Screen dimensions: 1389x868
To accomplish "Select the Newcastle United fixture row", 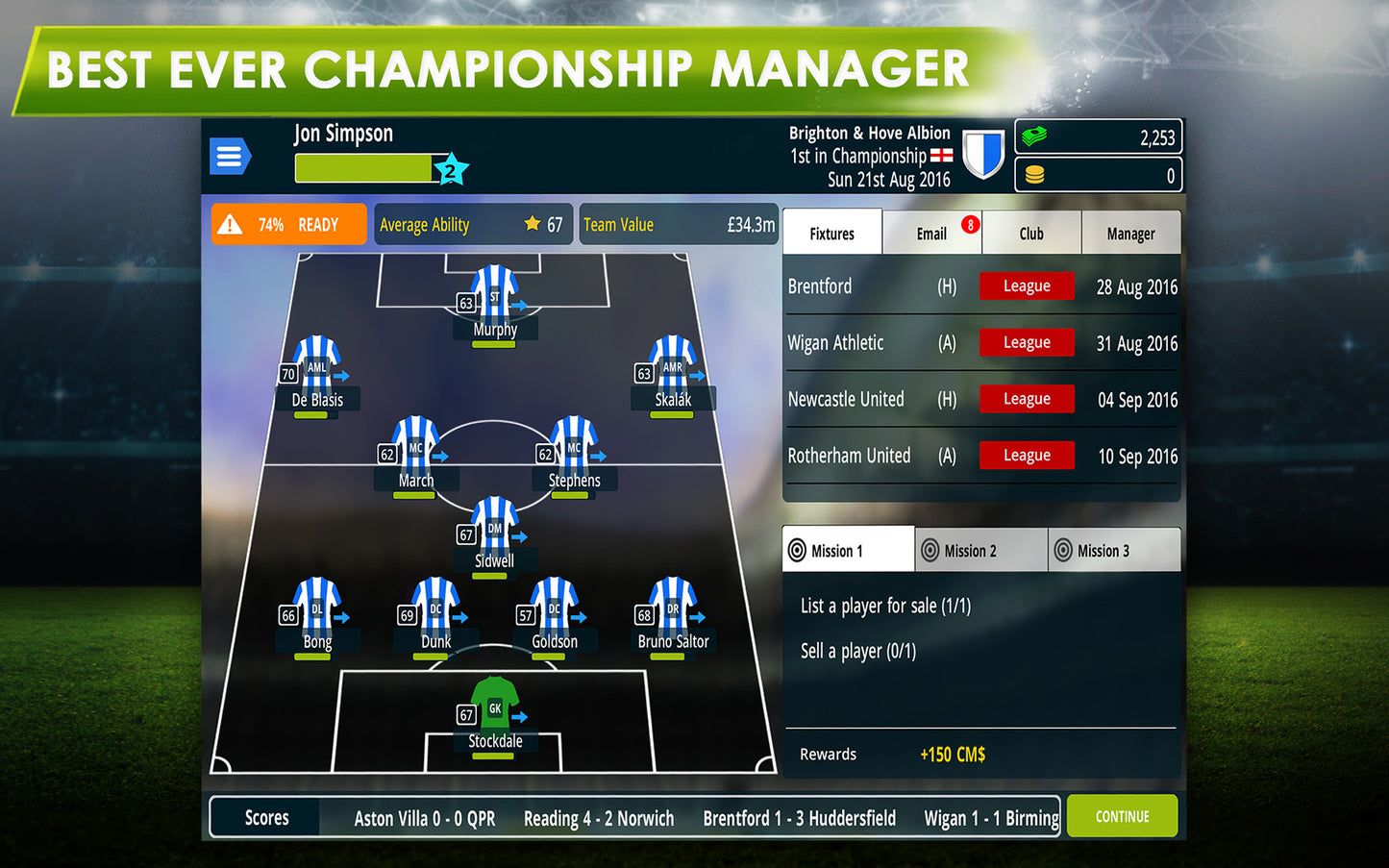I will [980, 399].
